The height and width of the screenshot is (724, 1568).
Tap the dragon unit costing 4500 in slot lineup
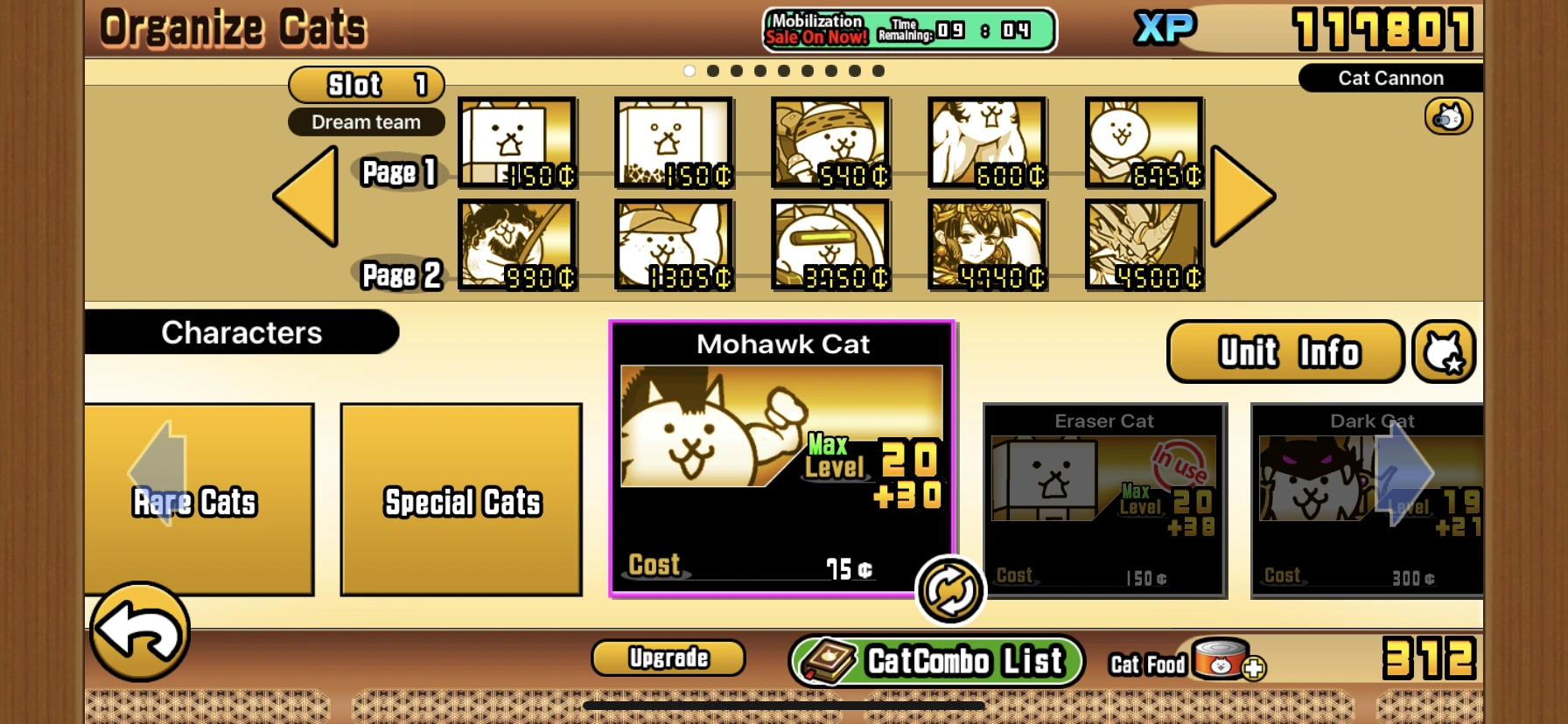pos(1144,246)
